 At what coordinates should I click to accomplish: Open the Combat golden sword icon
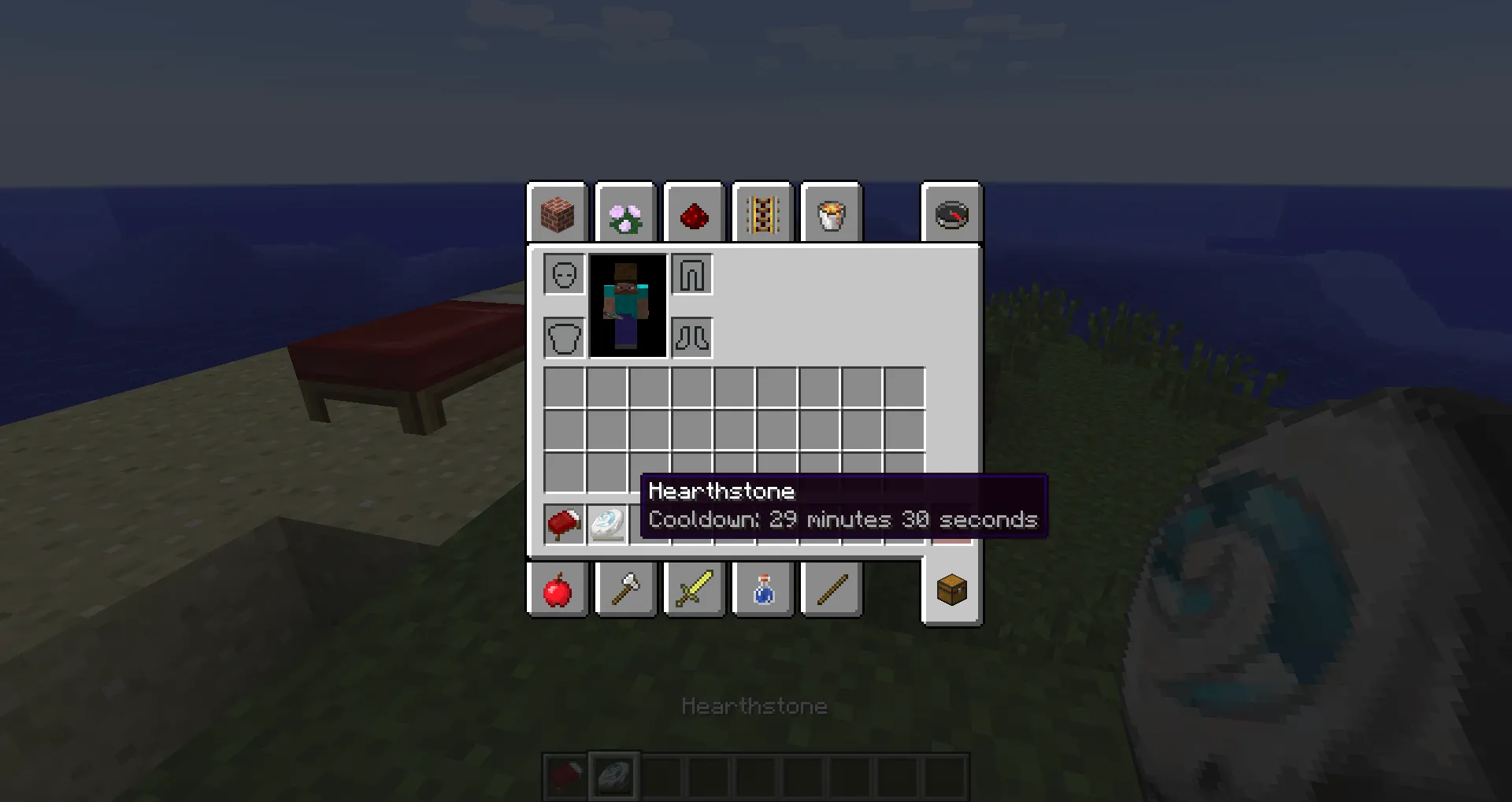pos(694,589)
